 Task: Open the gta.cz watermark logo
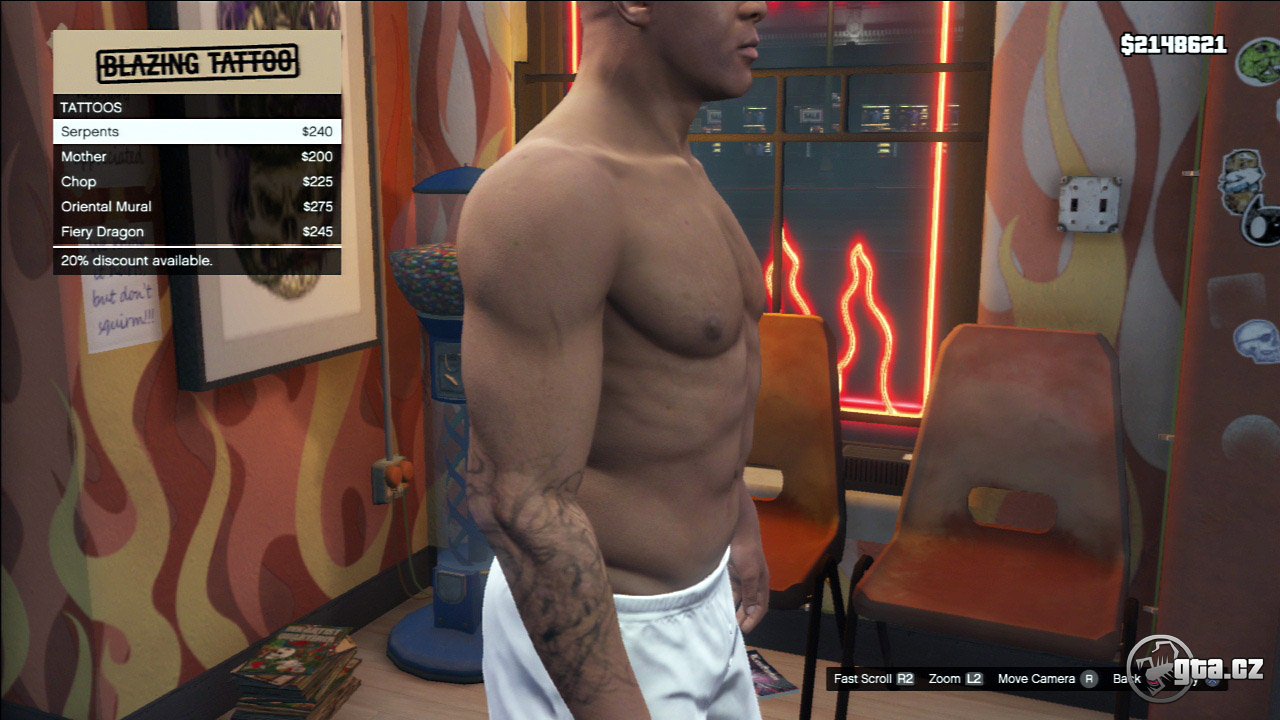click(1195, 669)
